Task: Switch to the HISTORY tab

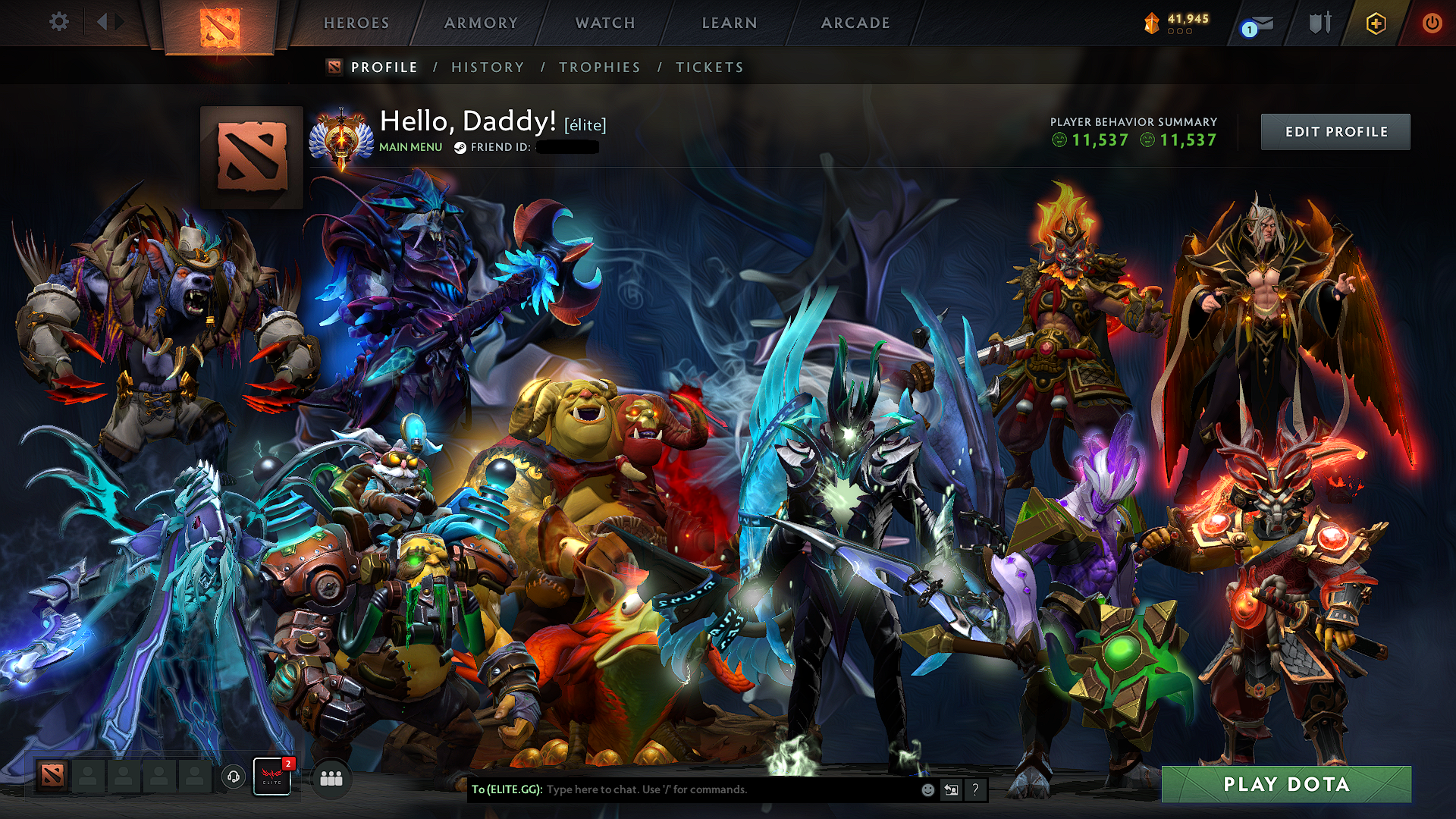Action: pos(488,67)
